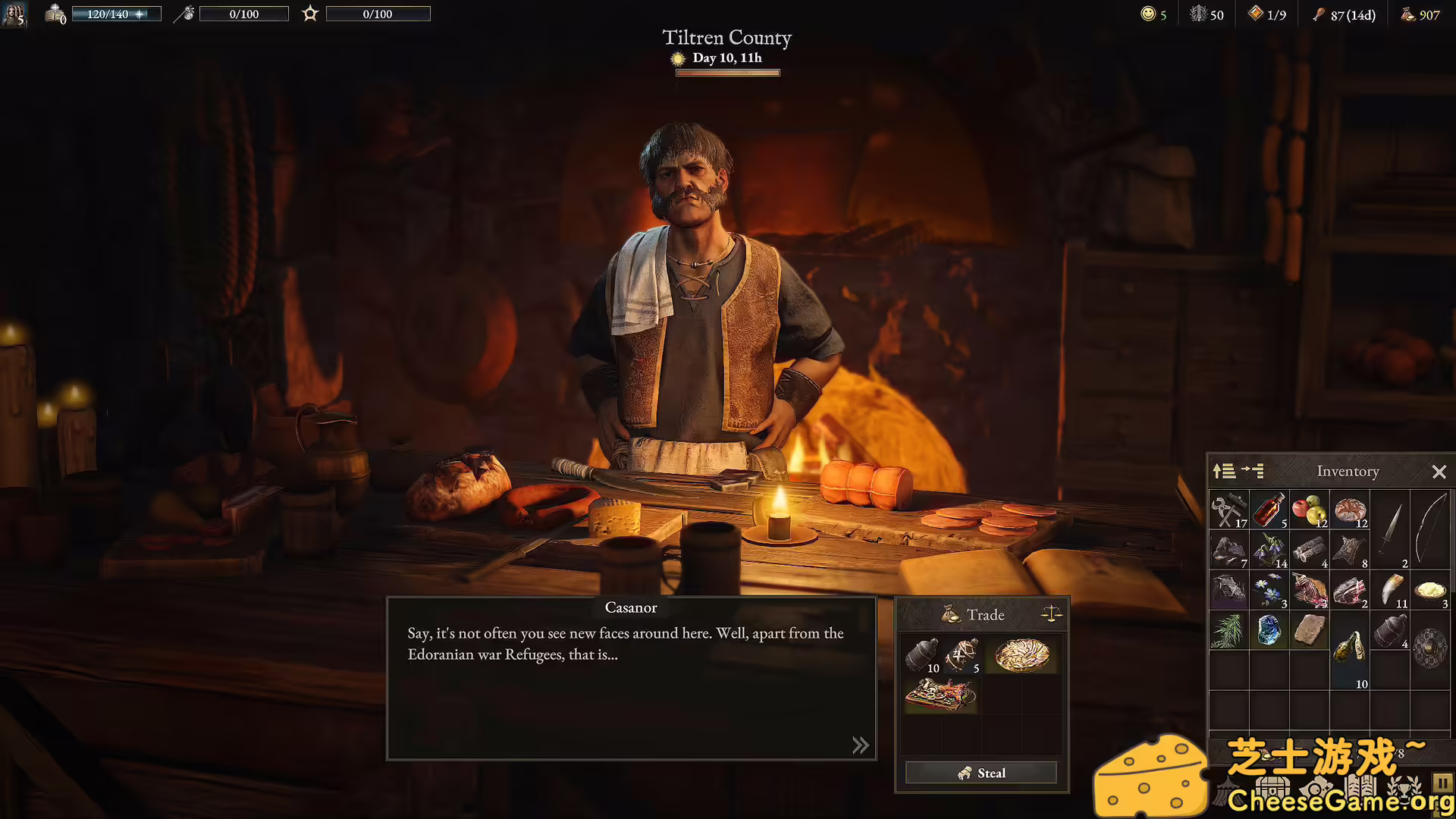Select the longbow in the inventory

[1430, 529]
